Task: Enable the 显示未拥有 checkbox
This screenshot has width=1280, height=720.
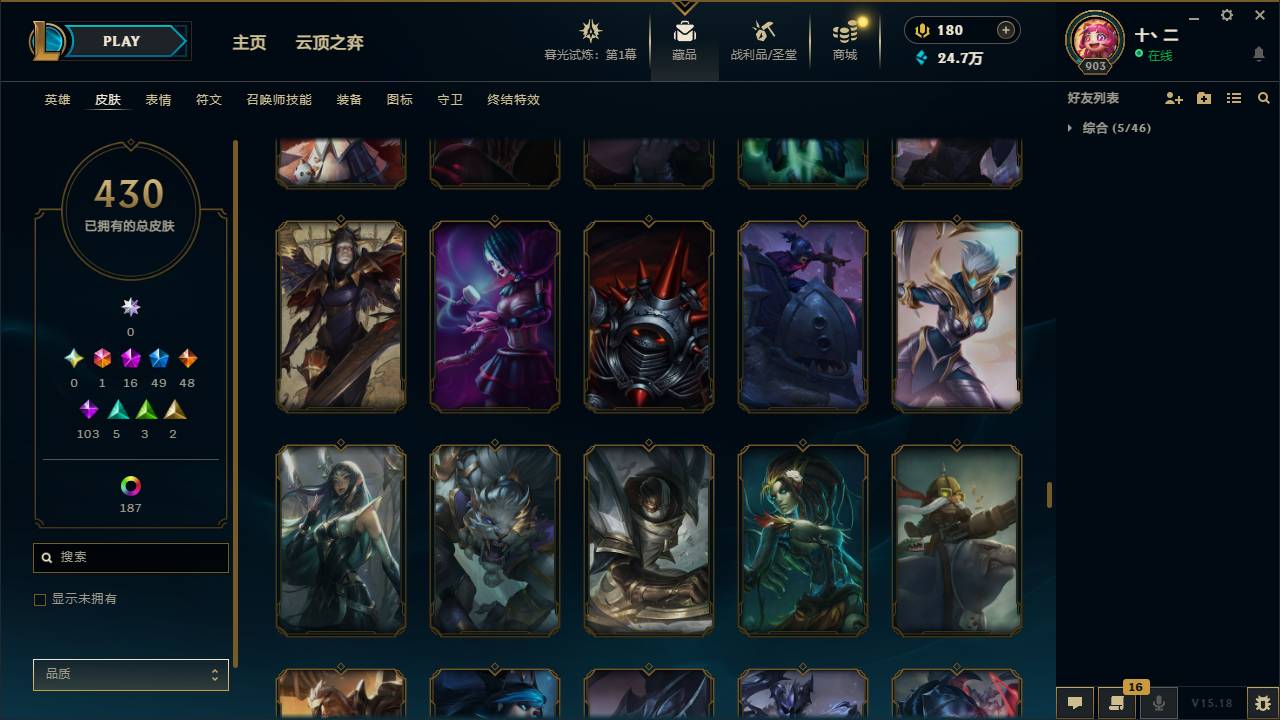Action: tap(40, 599)
